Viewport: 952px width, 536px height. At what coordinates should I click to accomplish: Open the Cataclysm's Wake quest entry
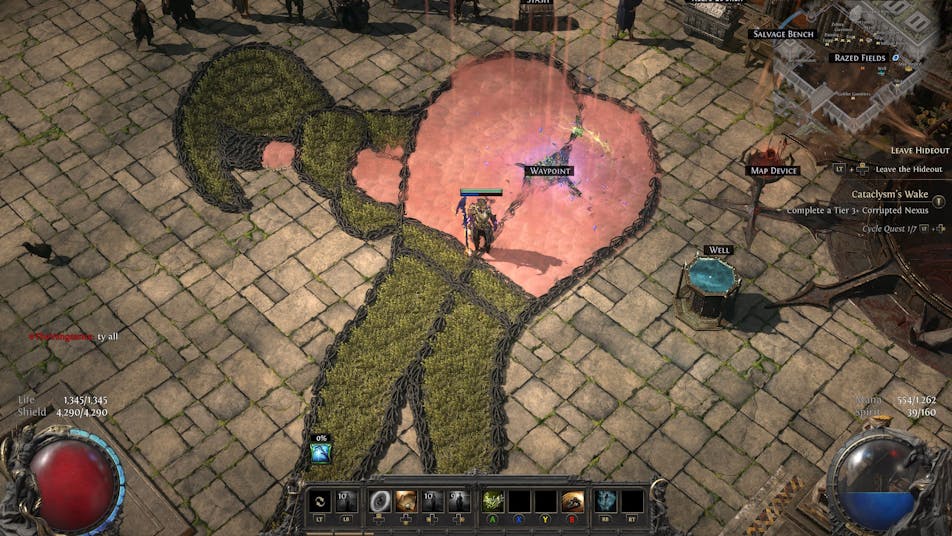pyautogui.click(x=889, y=193)
